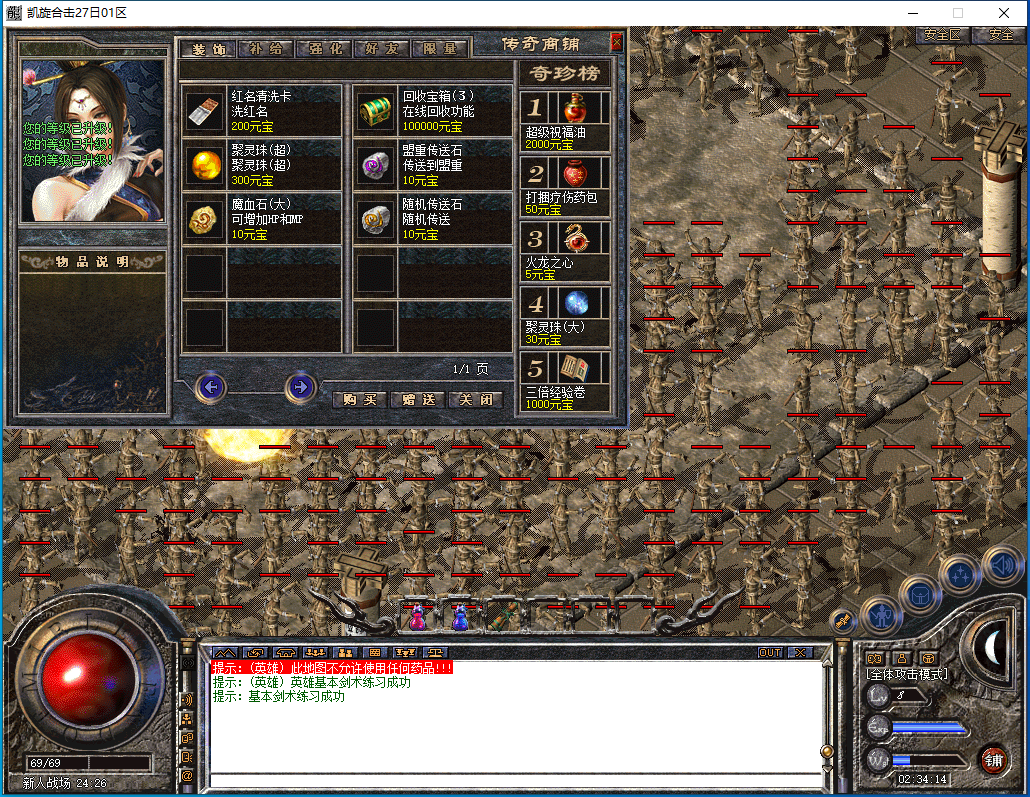
Task: Open the shop via red 铺 button
Action: pyautogui.click(x=993, y=759)
